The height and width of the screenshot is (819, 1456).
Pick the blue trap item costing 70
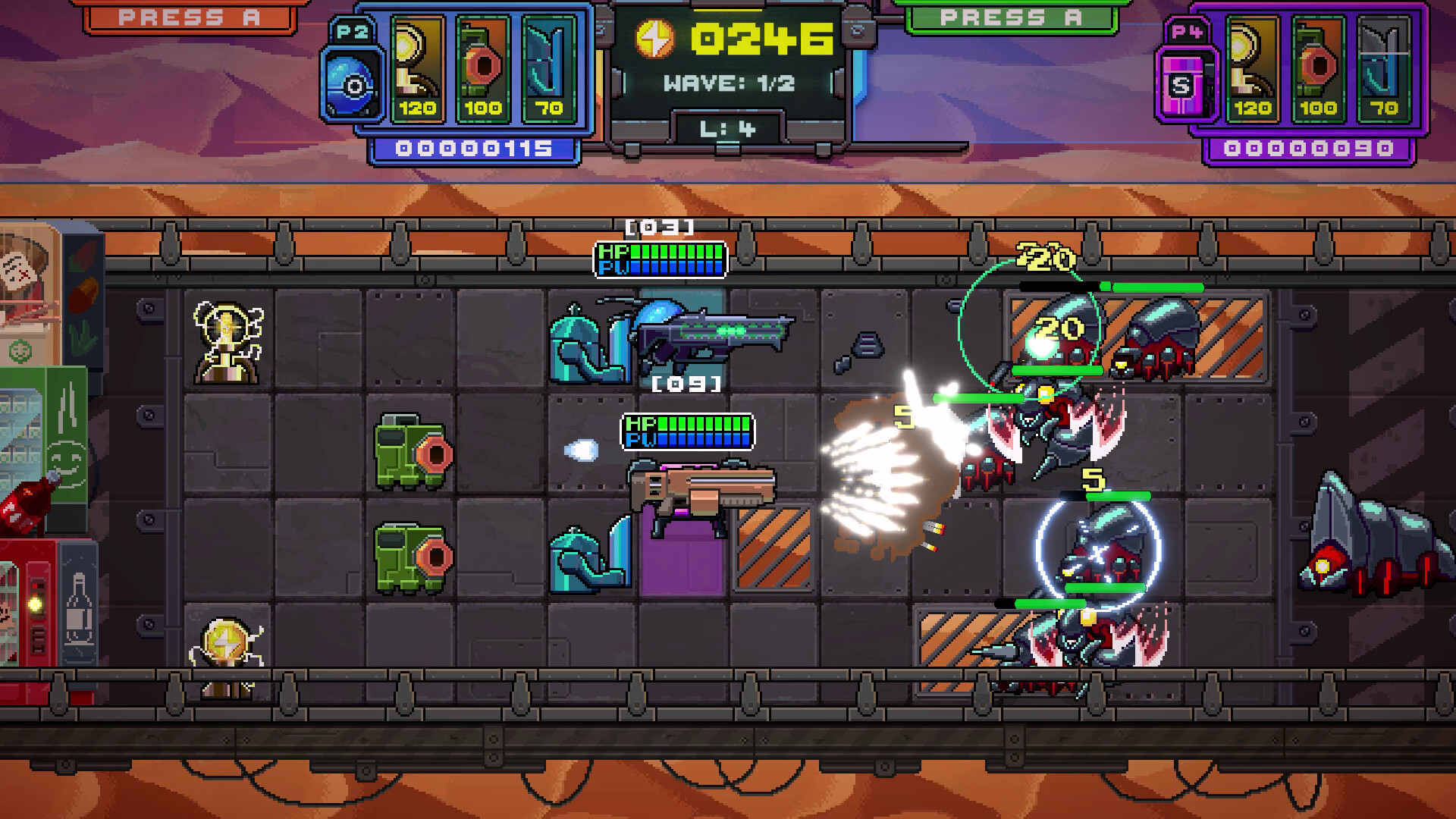click(x=550, y=68)
